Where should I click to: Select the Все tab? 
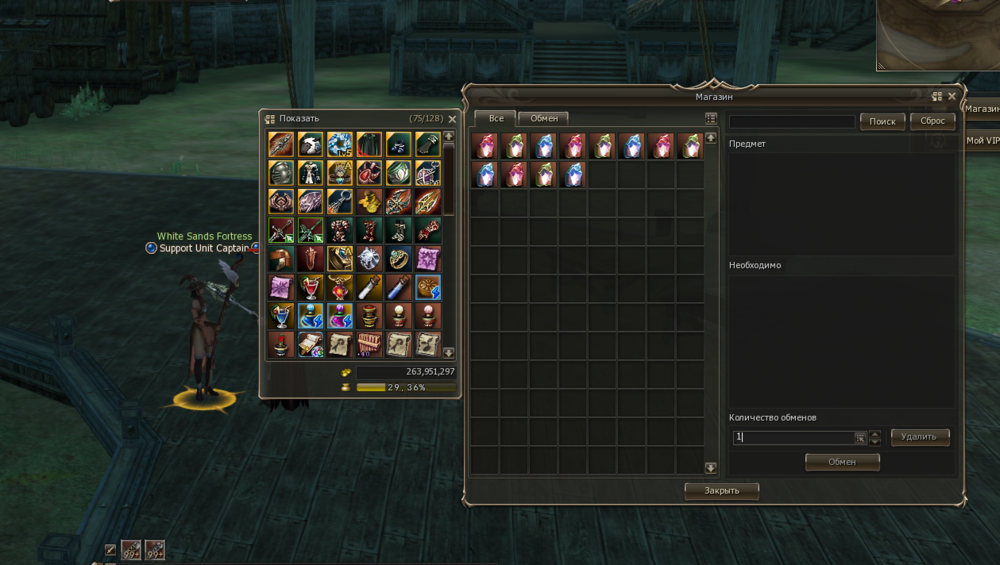[x=495, y=118]
